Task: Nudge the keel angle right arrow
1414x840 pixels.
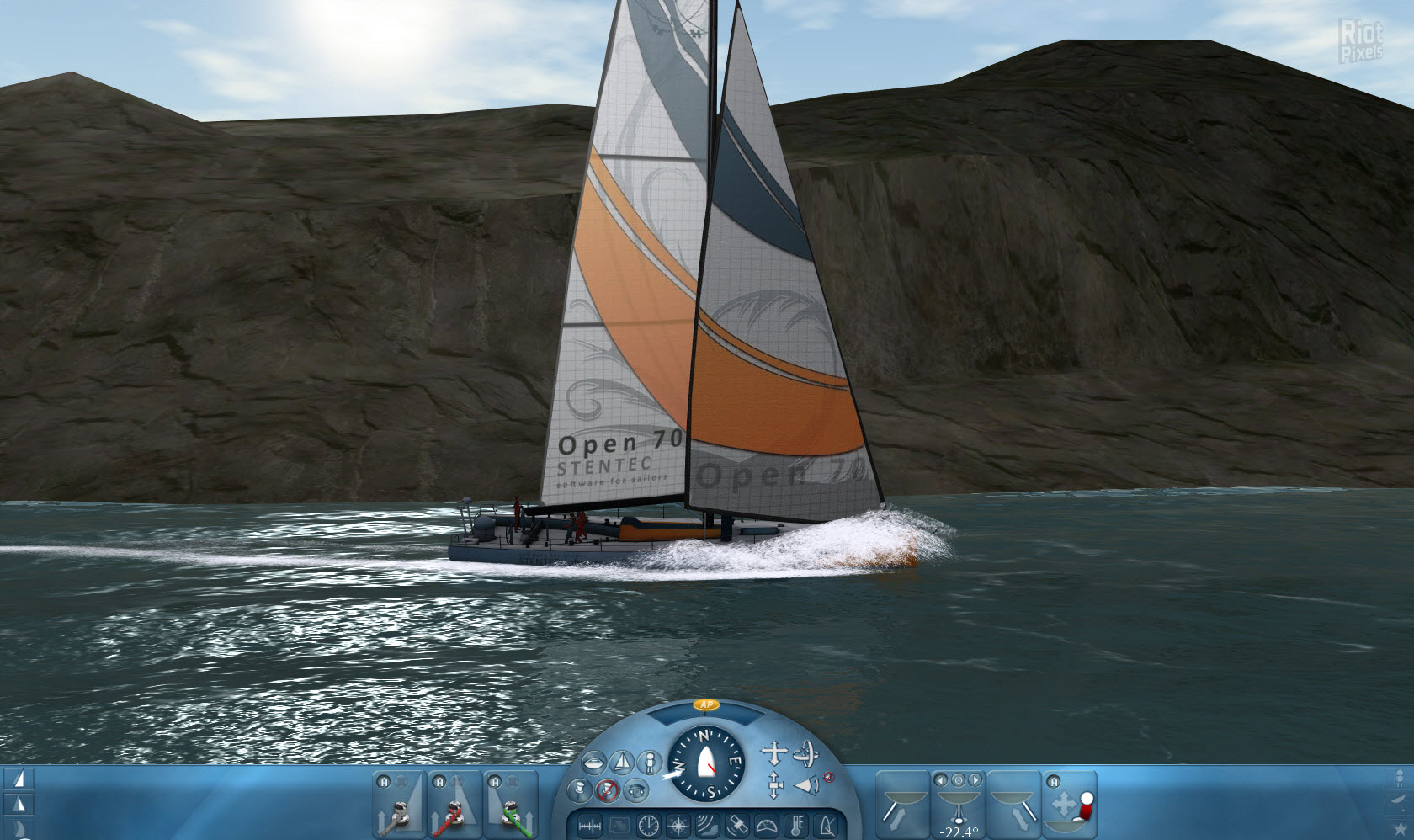Action: (974, 779)
